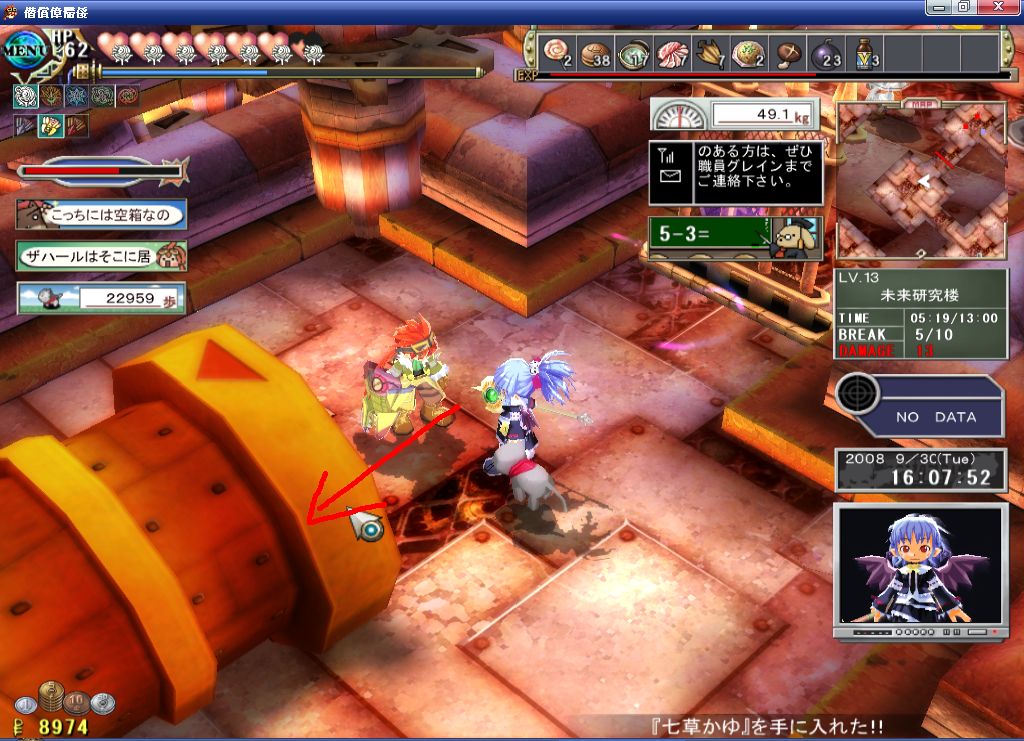Select the white rose element icon
Viewport: 1024px width, 741px height.
(x=25, y=96)
